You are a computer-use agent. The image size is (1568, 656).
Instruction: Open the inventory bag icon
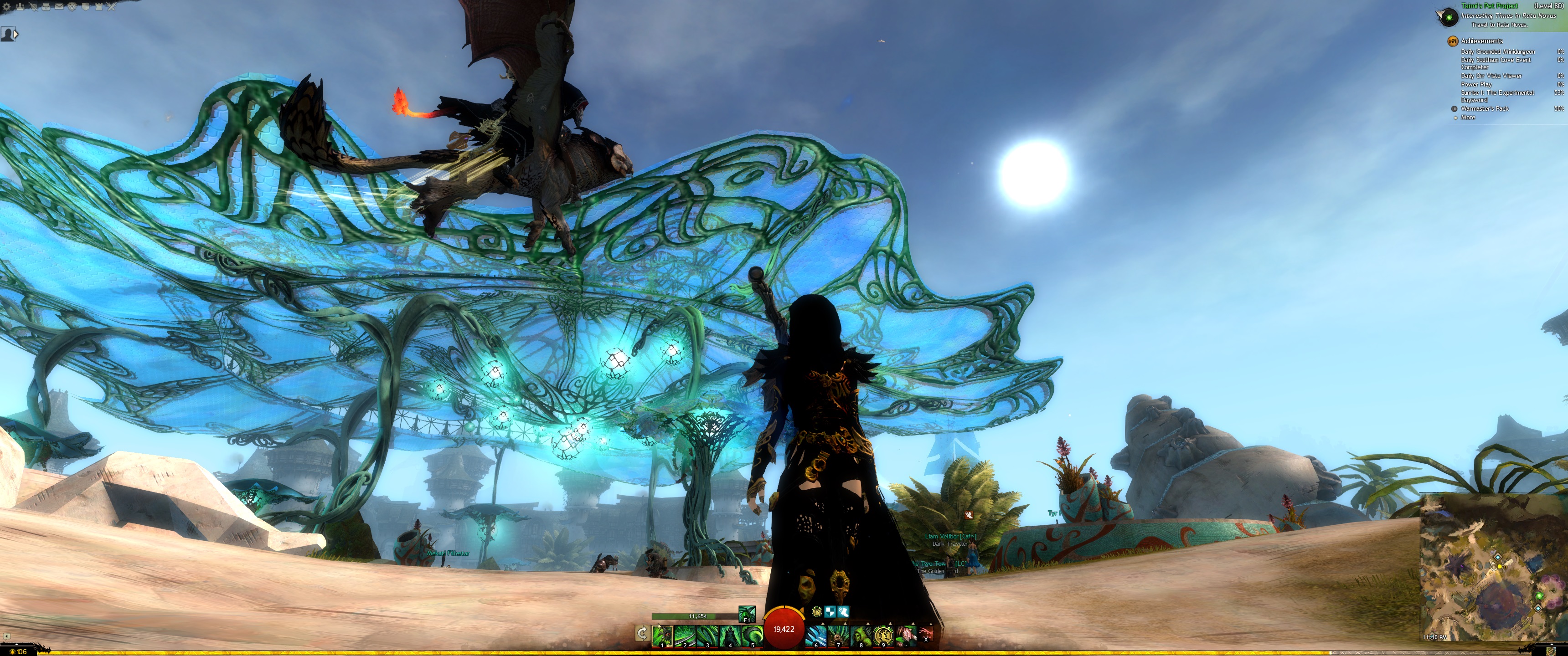[x=46, y=7]
